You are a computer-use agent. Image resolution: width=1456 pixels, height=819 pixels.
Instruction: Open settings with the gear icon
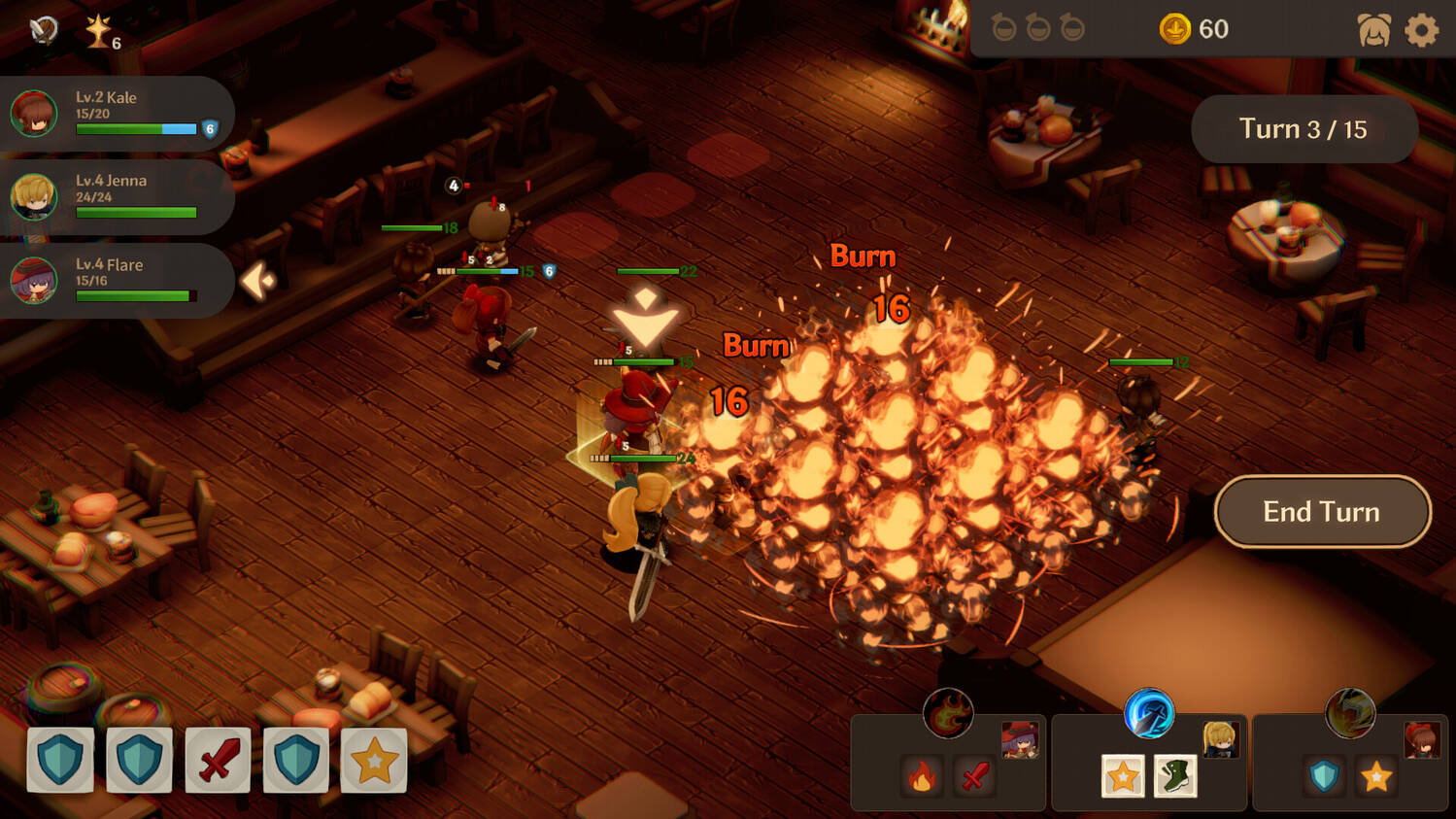[1421, 30]
